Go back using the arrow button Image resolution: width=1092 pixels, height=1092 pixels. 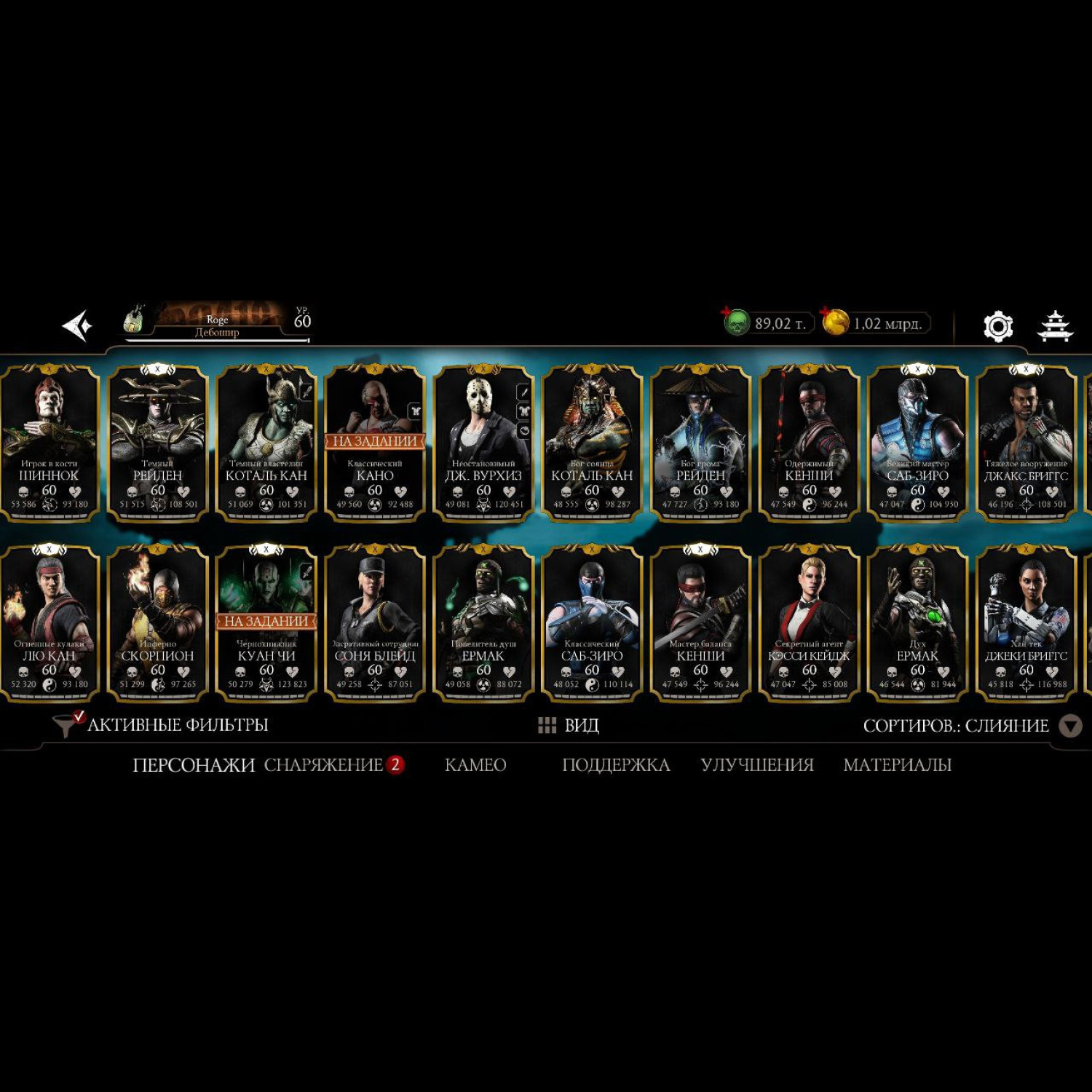[x=77, y=325]
